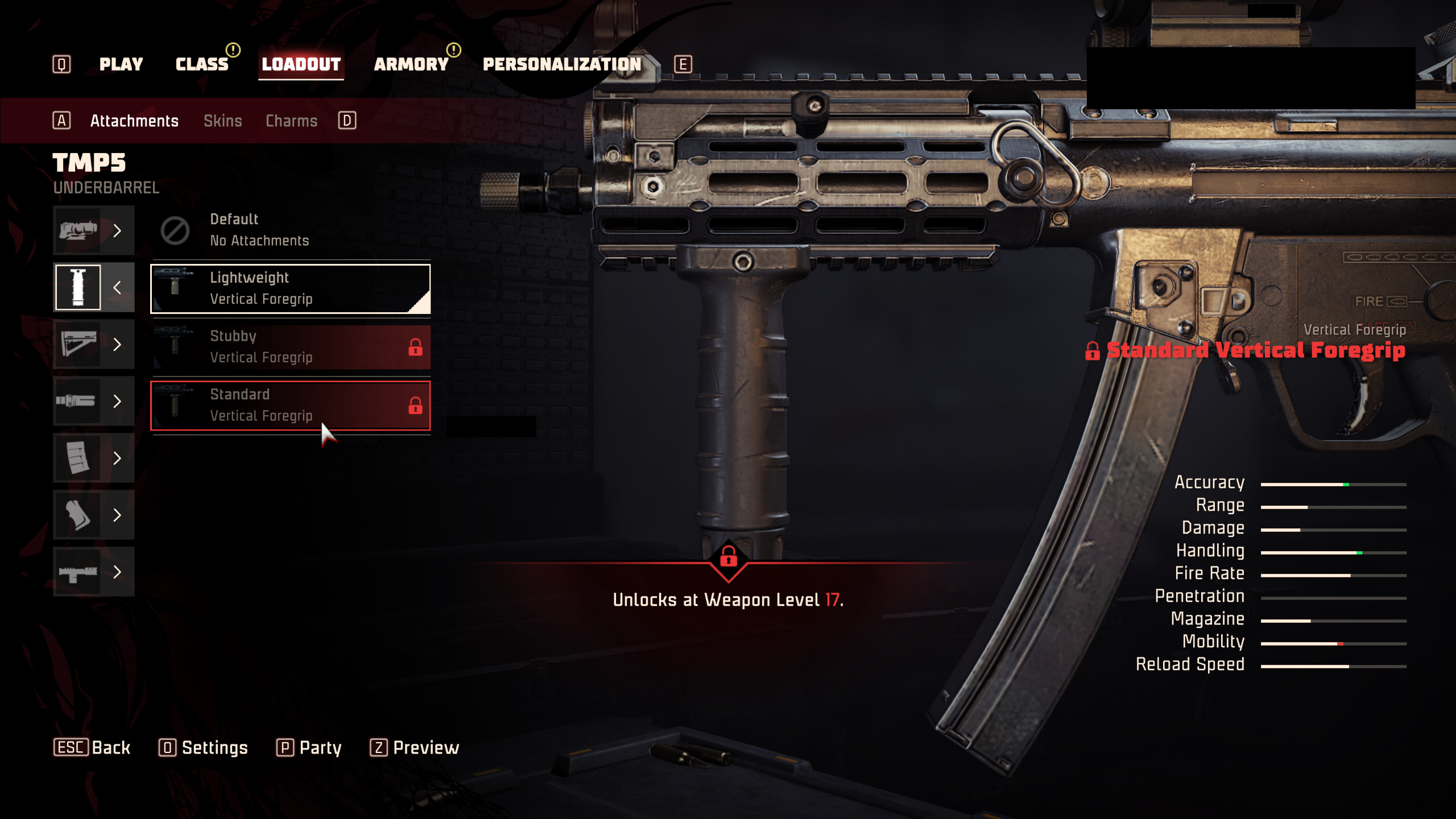The image size is (1456, 819).
Task: Open Settings from the bottom bar
Action: (204, 747)
